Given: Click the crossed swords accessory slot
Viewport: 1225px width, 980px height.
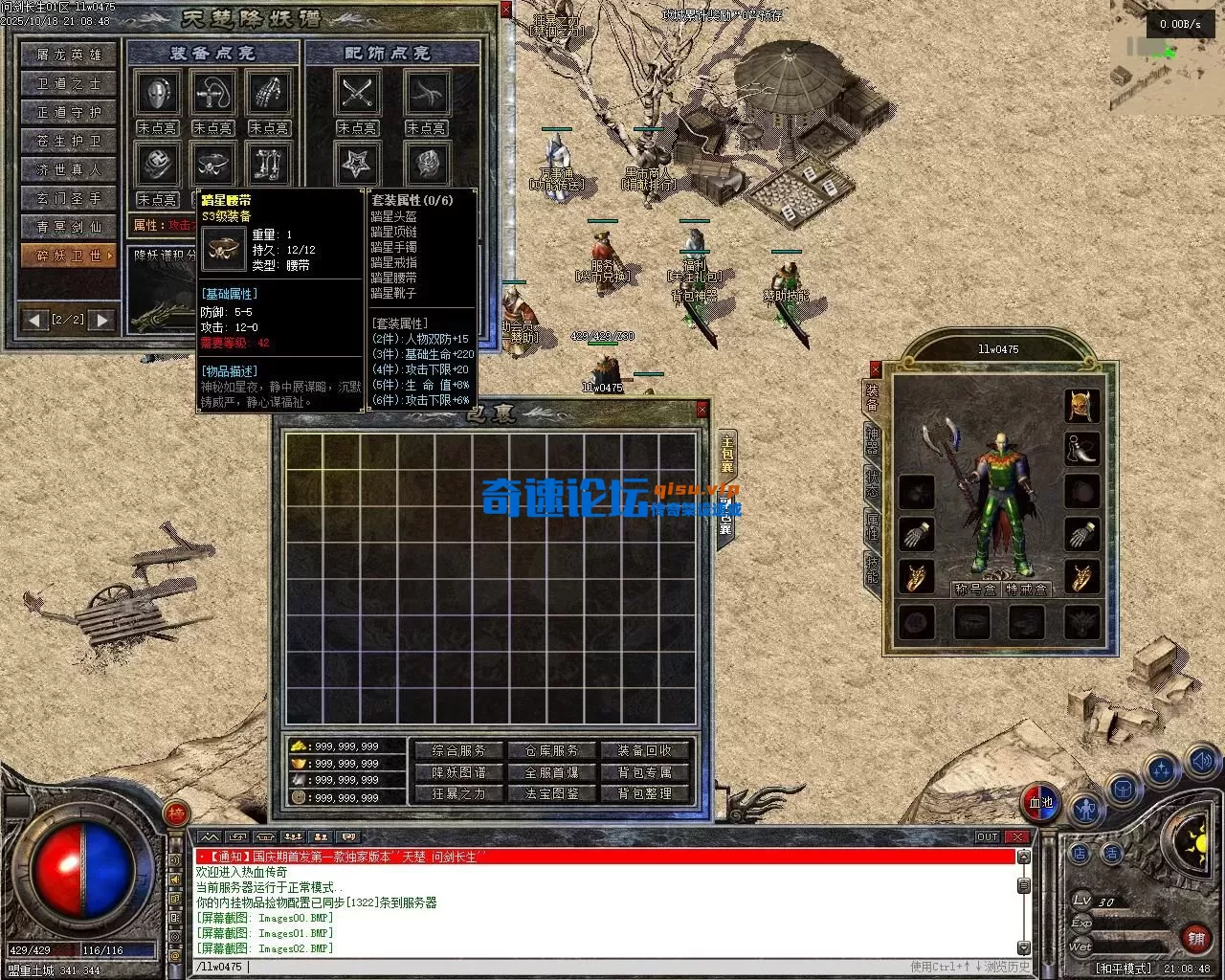Looking at the screenshot, I should coord(357,94).
